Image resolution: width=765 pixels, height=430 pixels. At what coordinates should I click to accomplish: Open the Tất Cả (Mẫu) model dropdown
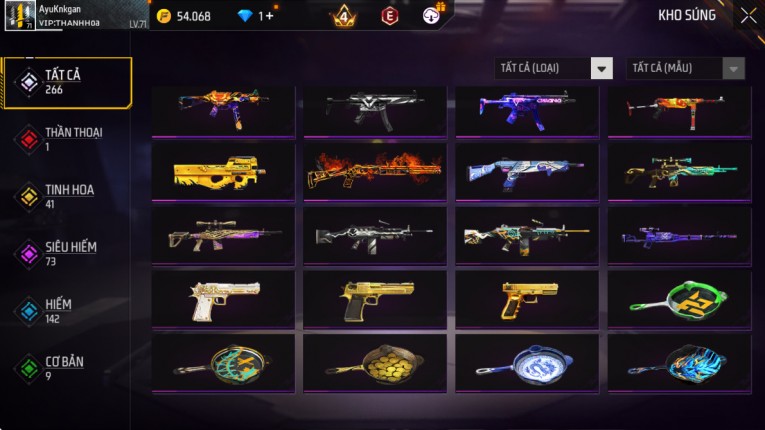(x=685, y=68)
